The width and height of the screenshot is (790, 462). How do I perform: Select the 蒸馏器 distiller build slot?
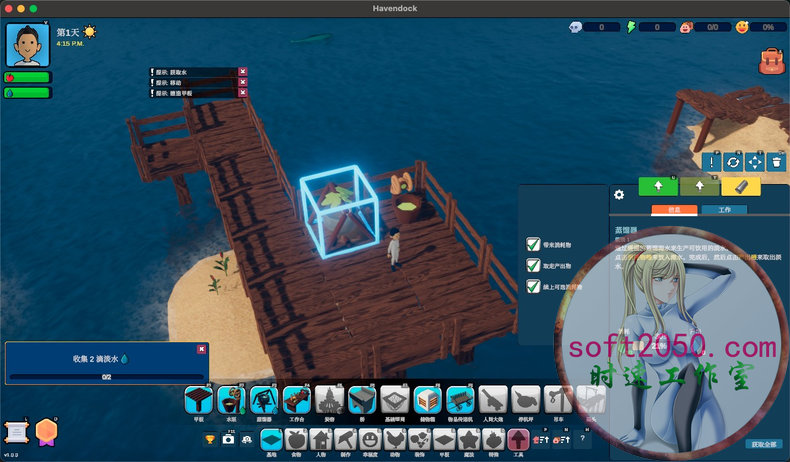264,400
